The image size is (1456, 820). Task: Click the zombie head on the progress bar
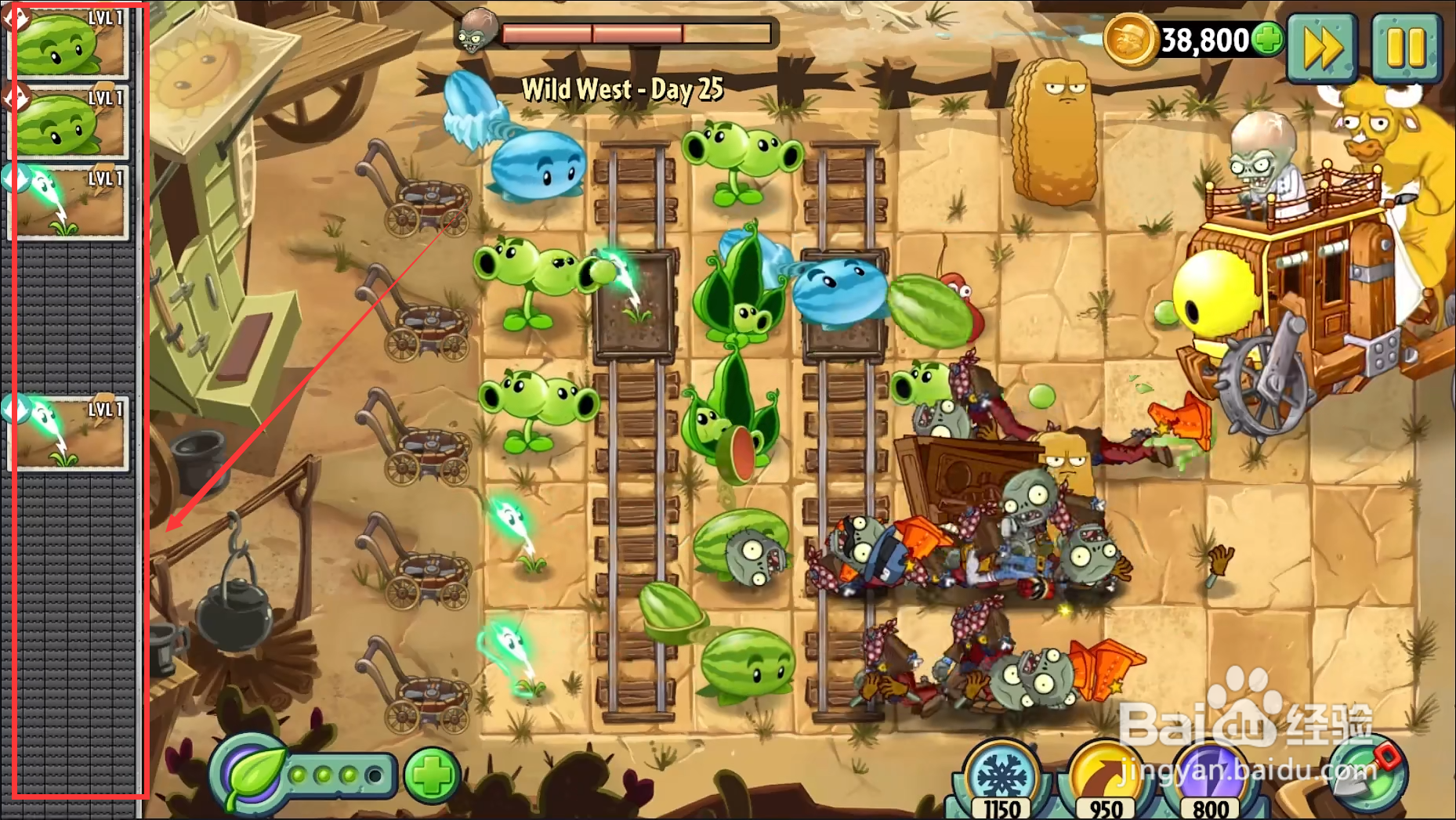tap(478, 31)
